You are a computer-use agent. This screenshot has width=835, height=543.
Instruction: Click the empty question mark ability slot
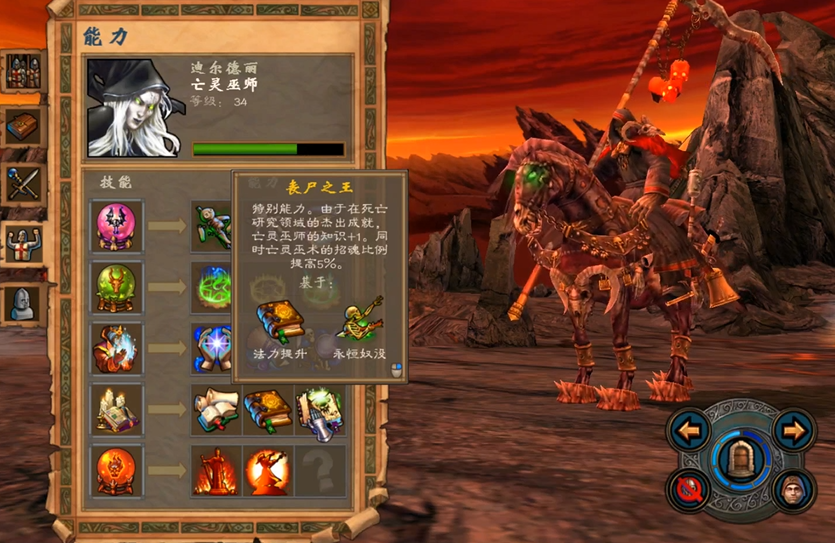pos(320,470)
